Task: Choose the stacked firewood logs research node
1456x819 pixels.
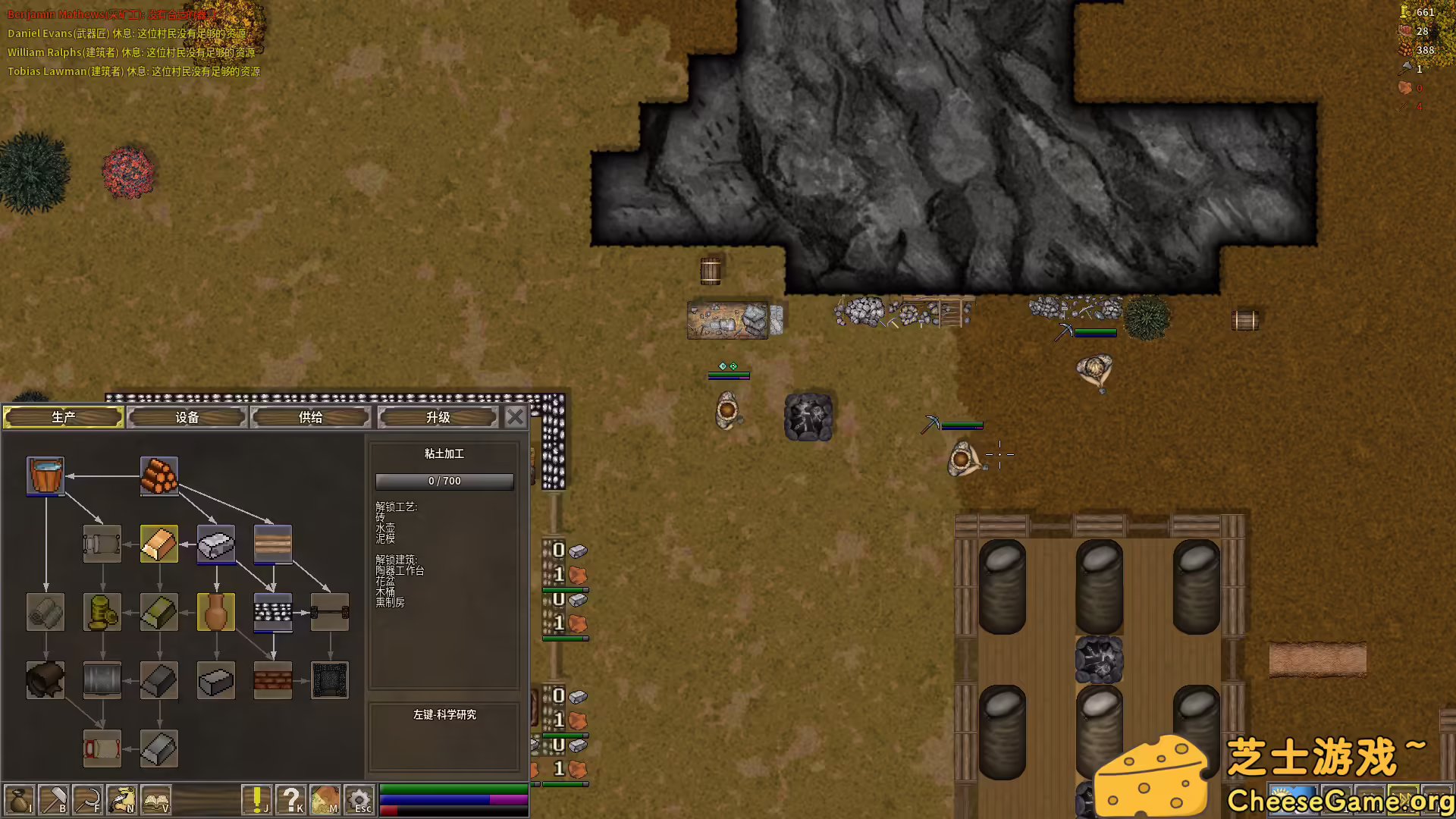Action: [x=159, y=475]
